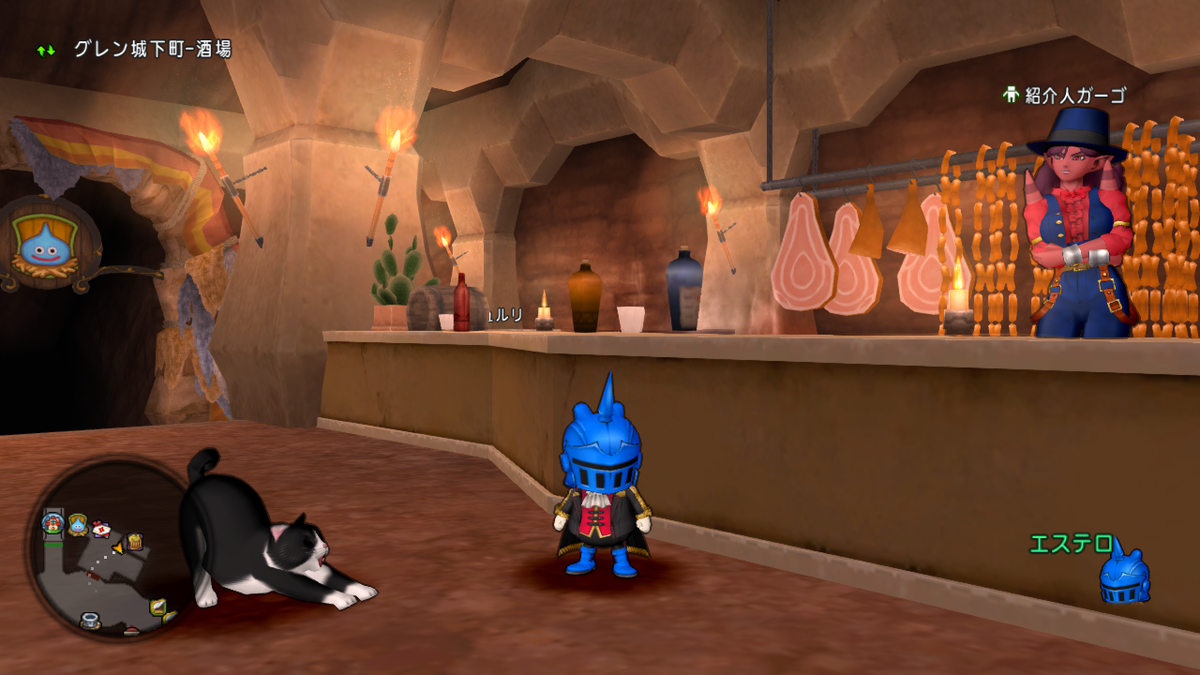Click the 紹介人ガーゴ name label
Viewport: 1200px width, 675px height.
click(1075, 96)
